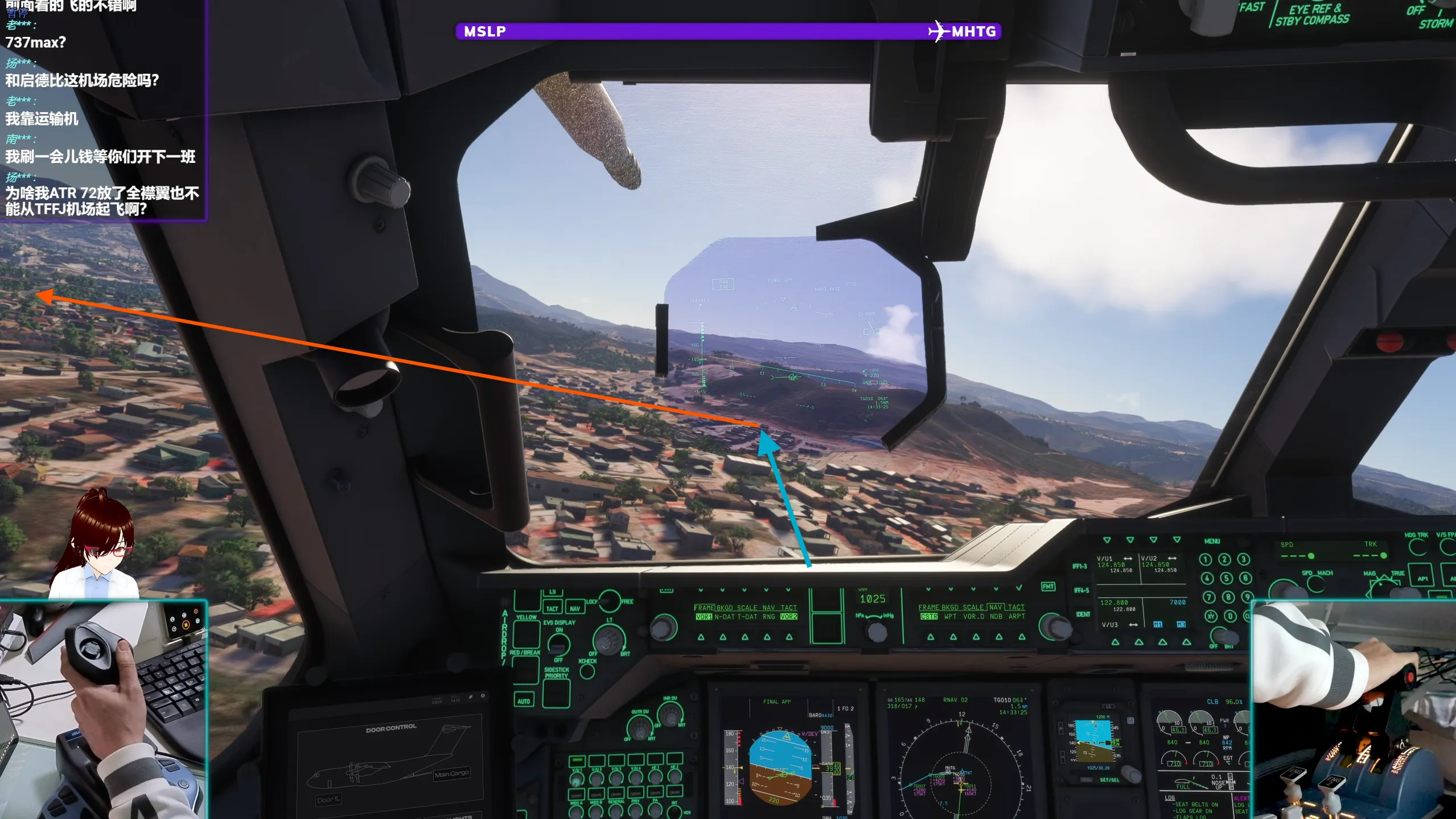
Task: Push the FMT button
Action: 1048,587
